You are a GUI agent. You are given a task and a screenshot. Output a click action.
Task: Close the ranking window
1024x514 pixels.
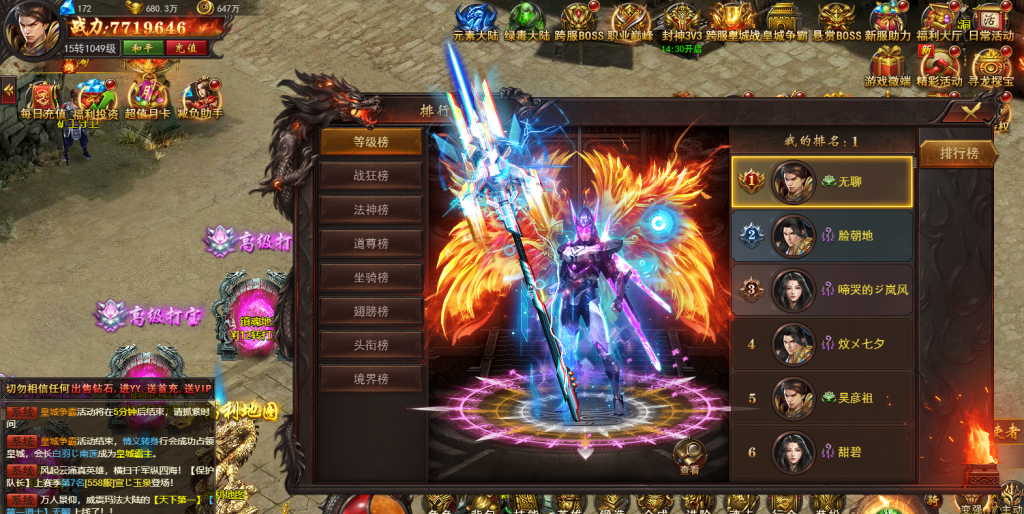click(x=971, y=111)
